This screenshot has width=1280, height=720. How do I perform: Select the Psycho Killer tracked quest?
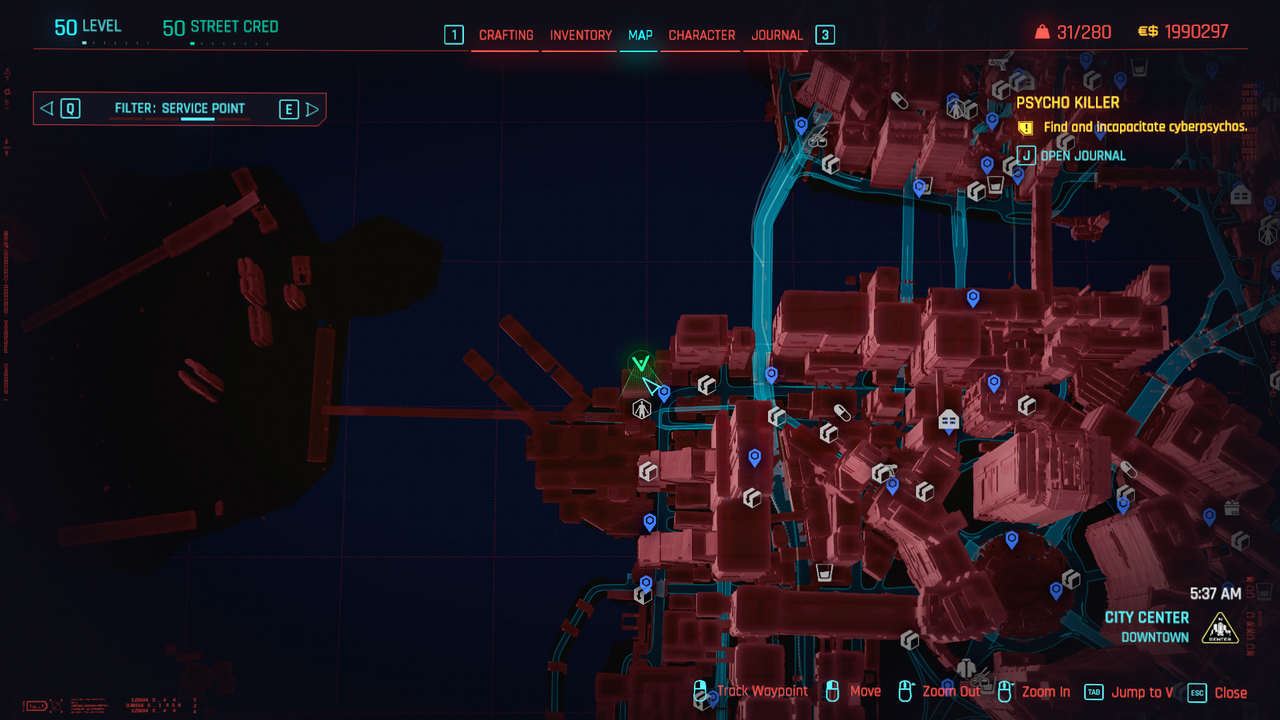1068,103
